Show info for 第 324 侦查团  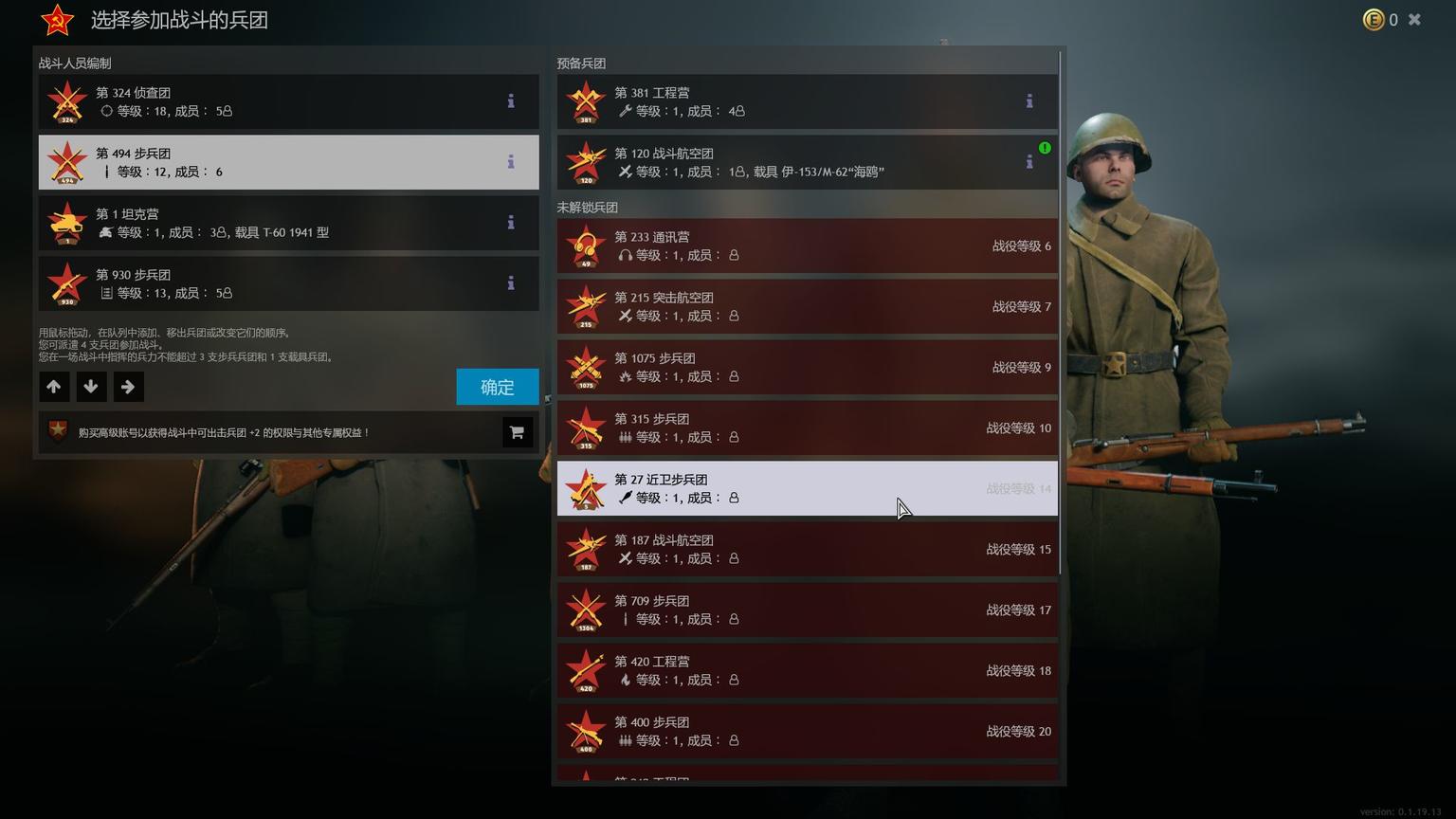pyautogui.click(x=511, y=101)
